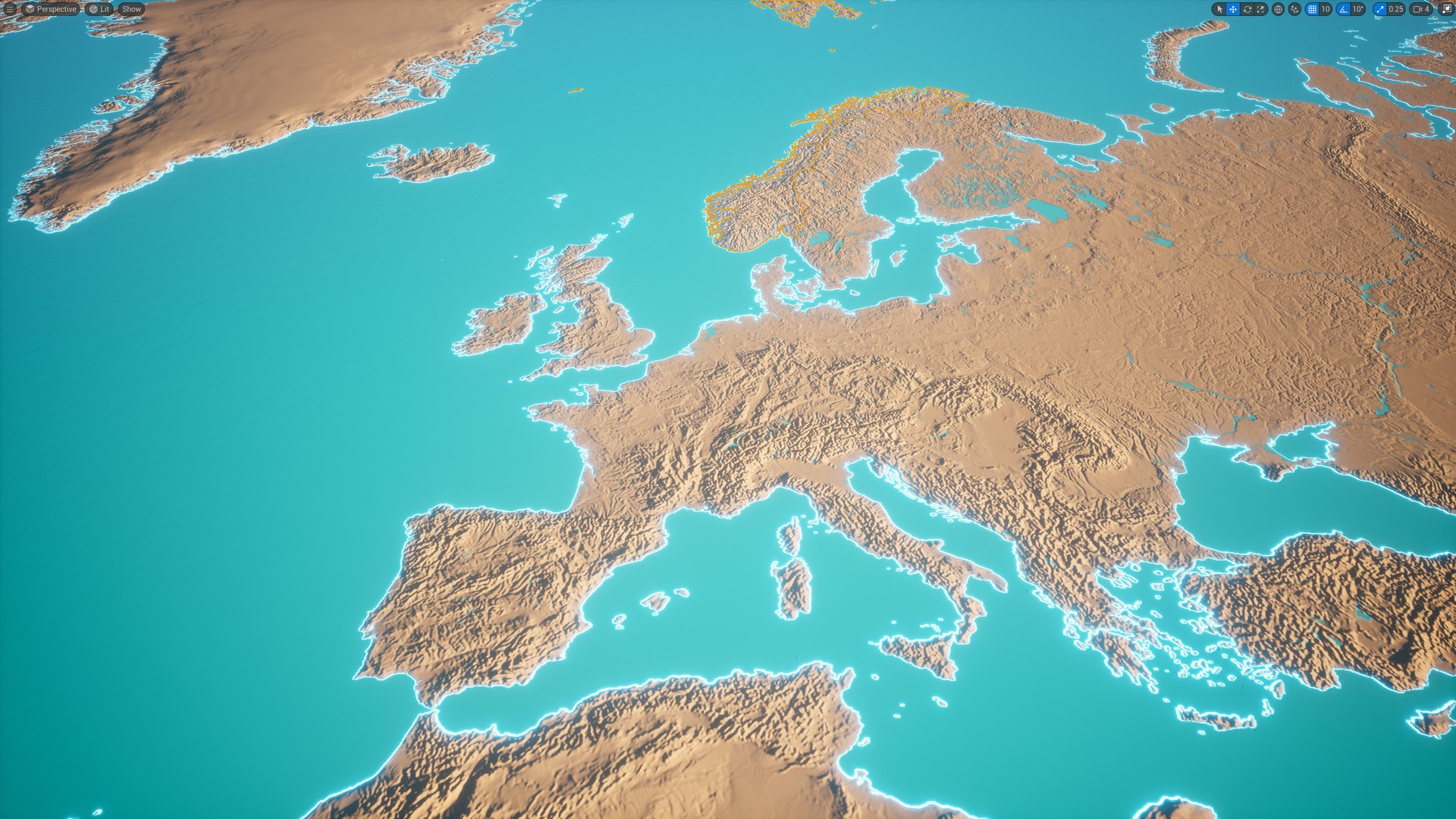Open the Lit view mode dropdown
This screenshot has width=1456, height=819.
101,9
